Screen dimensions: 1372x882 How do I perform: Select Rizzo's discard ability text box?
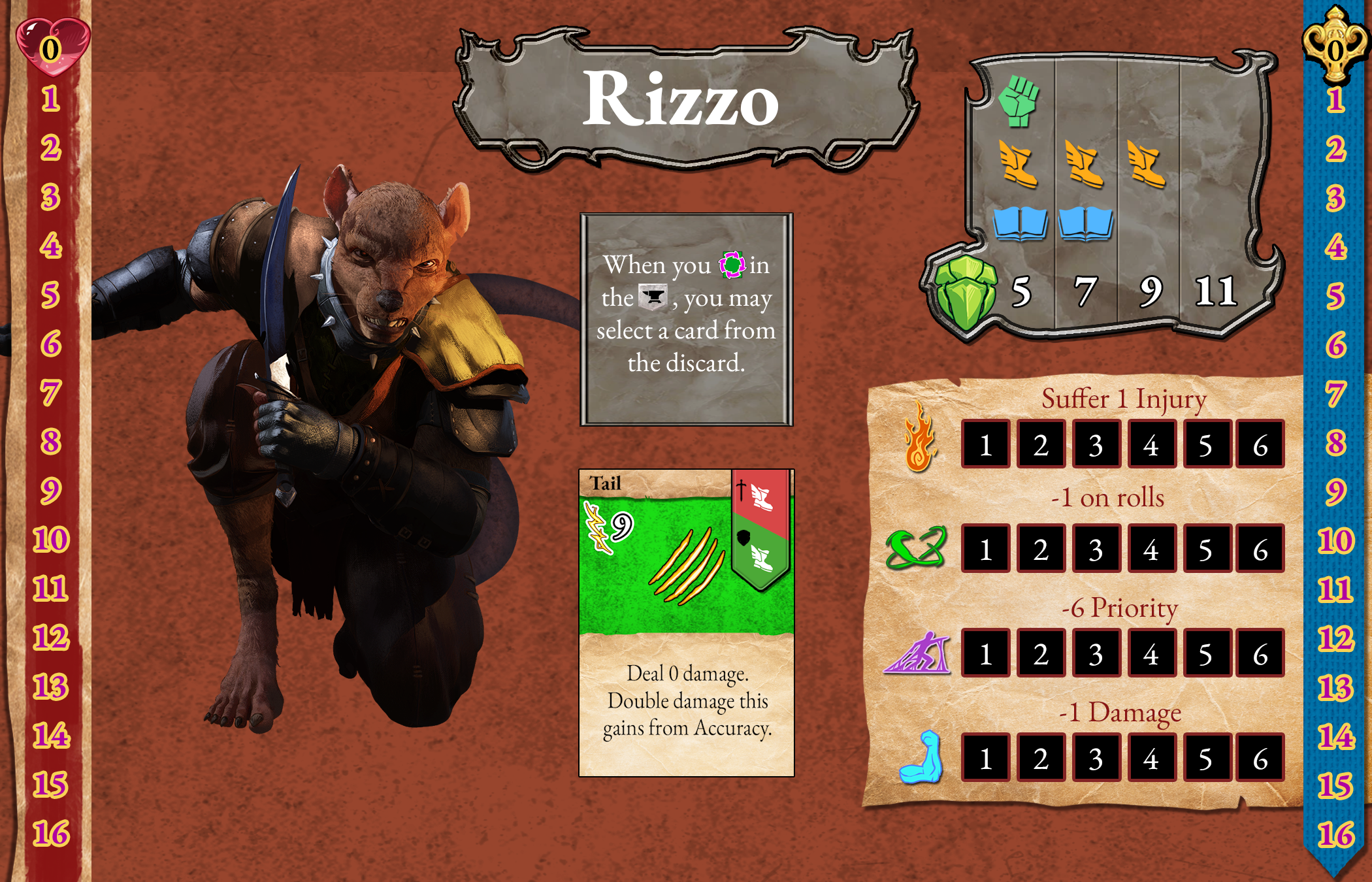click(x=686, y=319)
